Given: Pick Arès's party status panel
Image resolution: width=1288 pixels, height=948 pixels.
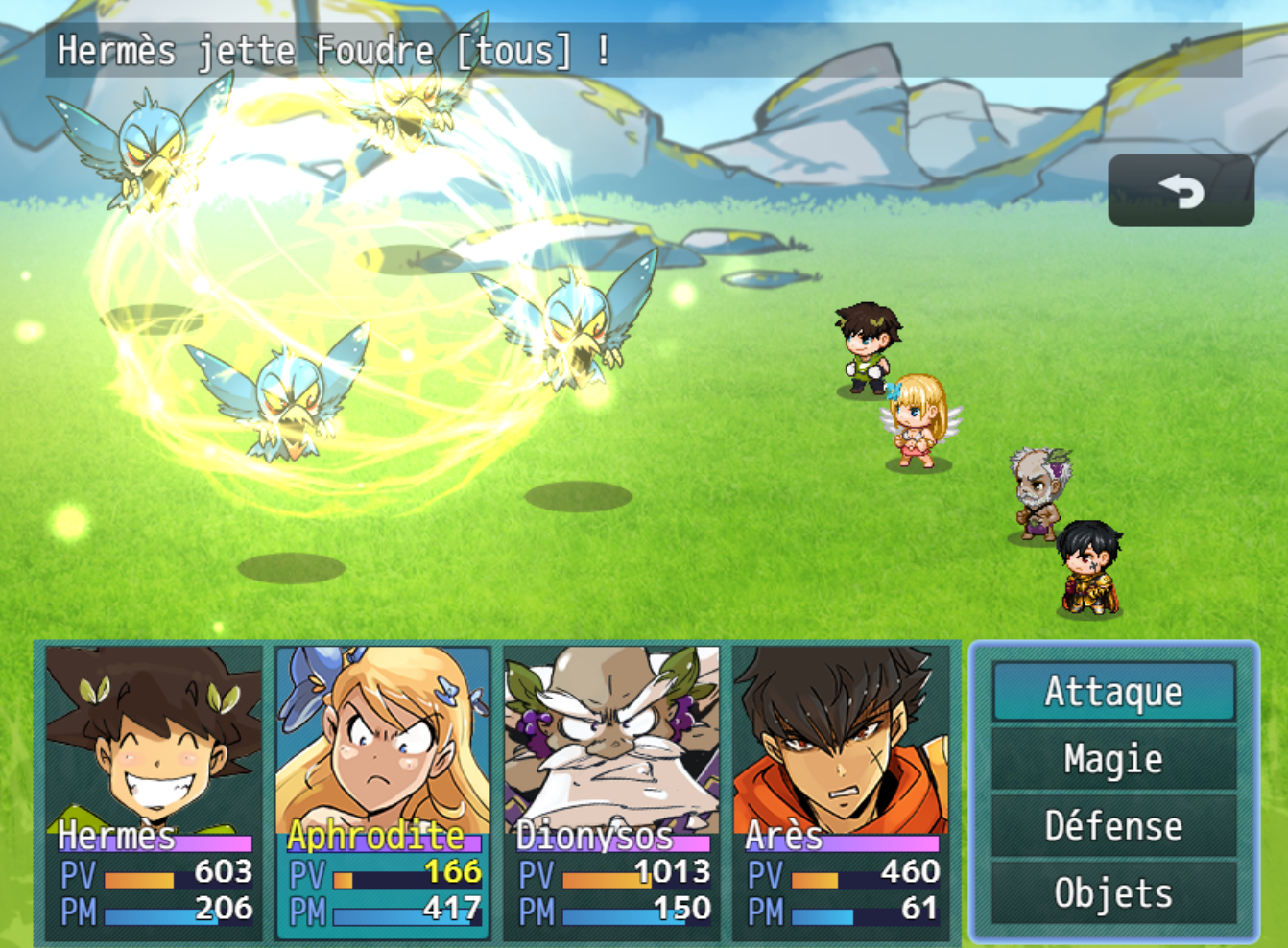Looking at the screenshot, I should click(841, 792).
